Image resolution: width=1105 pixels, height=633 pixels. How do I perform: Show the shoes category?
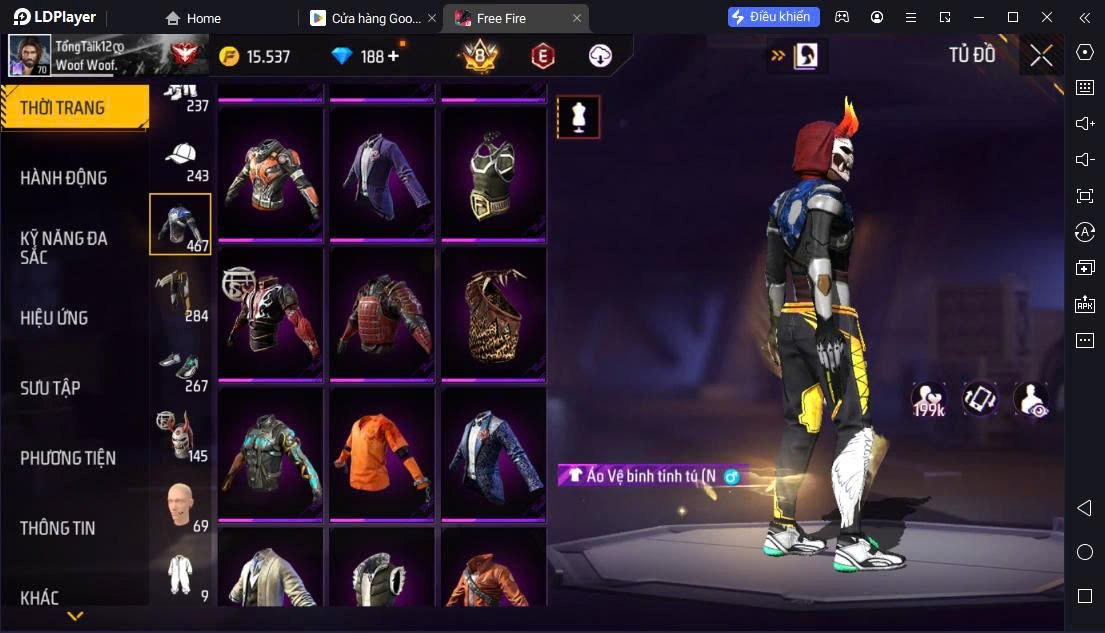[181, 370]
